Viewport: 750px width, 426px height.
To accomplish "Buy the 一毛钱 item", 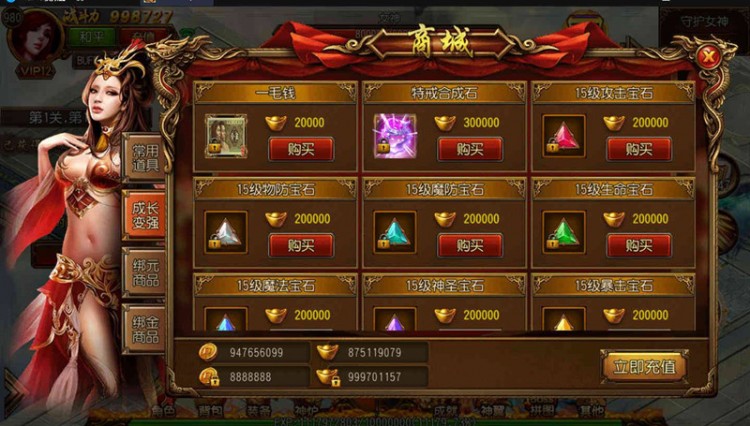I will coord(300,149).
